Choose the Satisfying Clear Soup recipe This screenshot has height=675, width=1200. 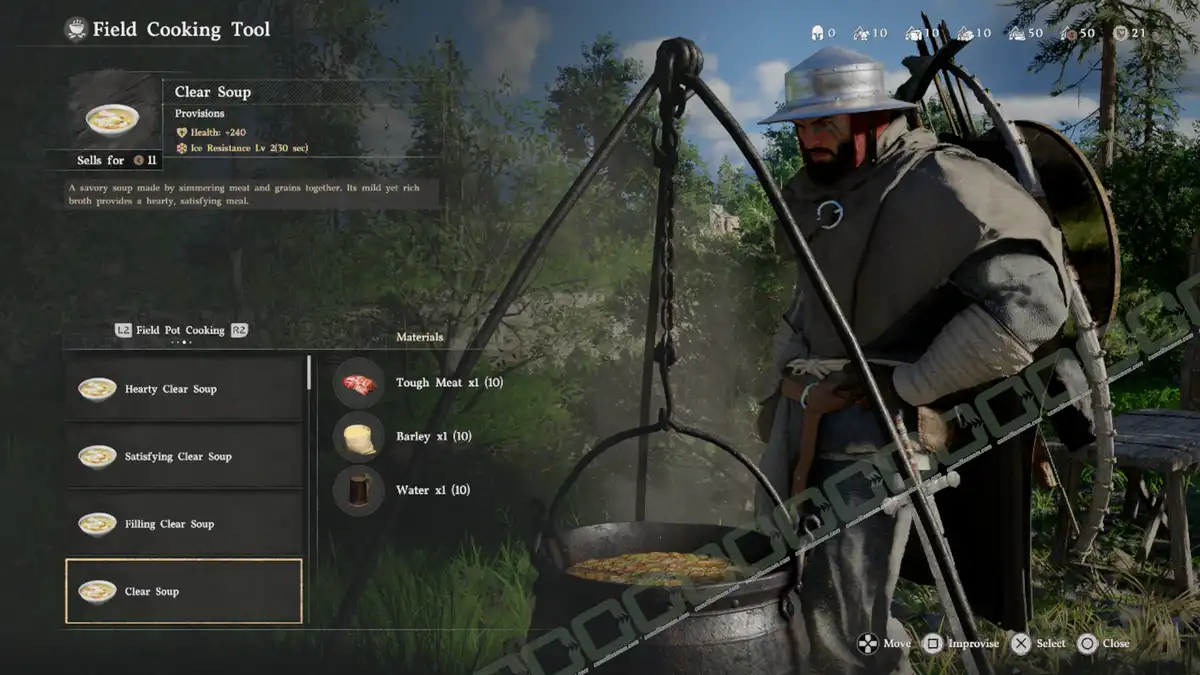pyautogui.click(x=184, y=456)
